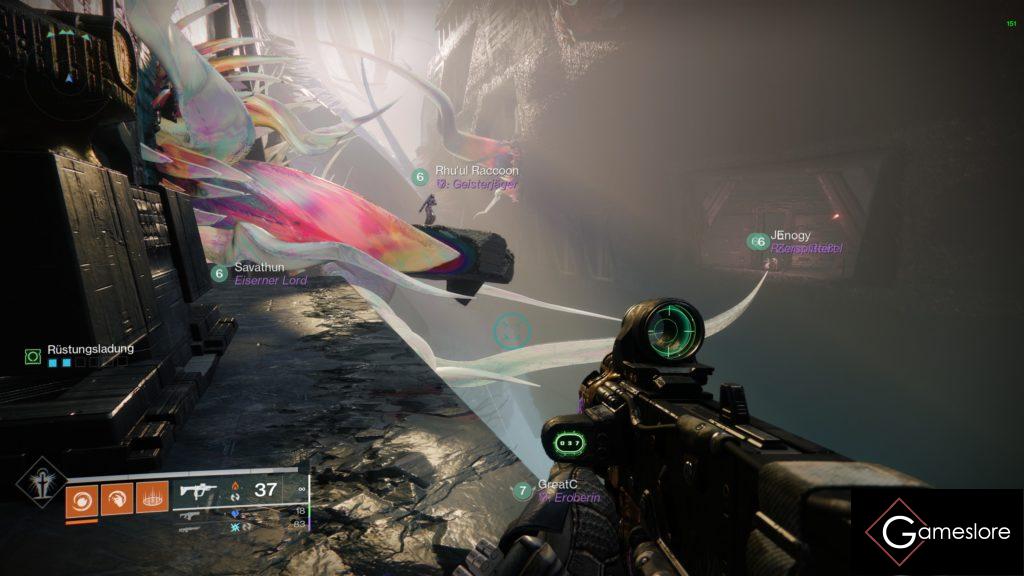This screenshot has height=576, width=1024.
Task: Click the Gameslore logo watermark
Action: (x=937, y=531)
